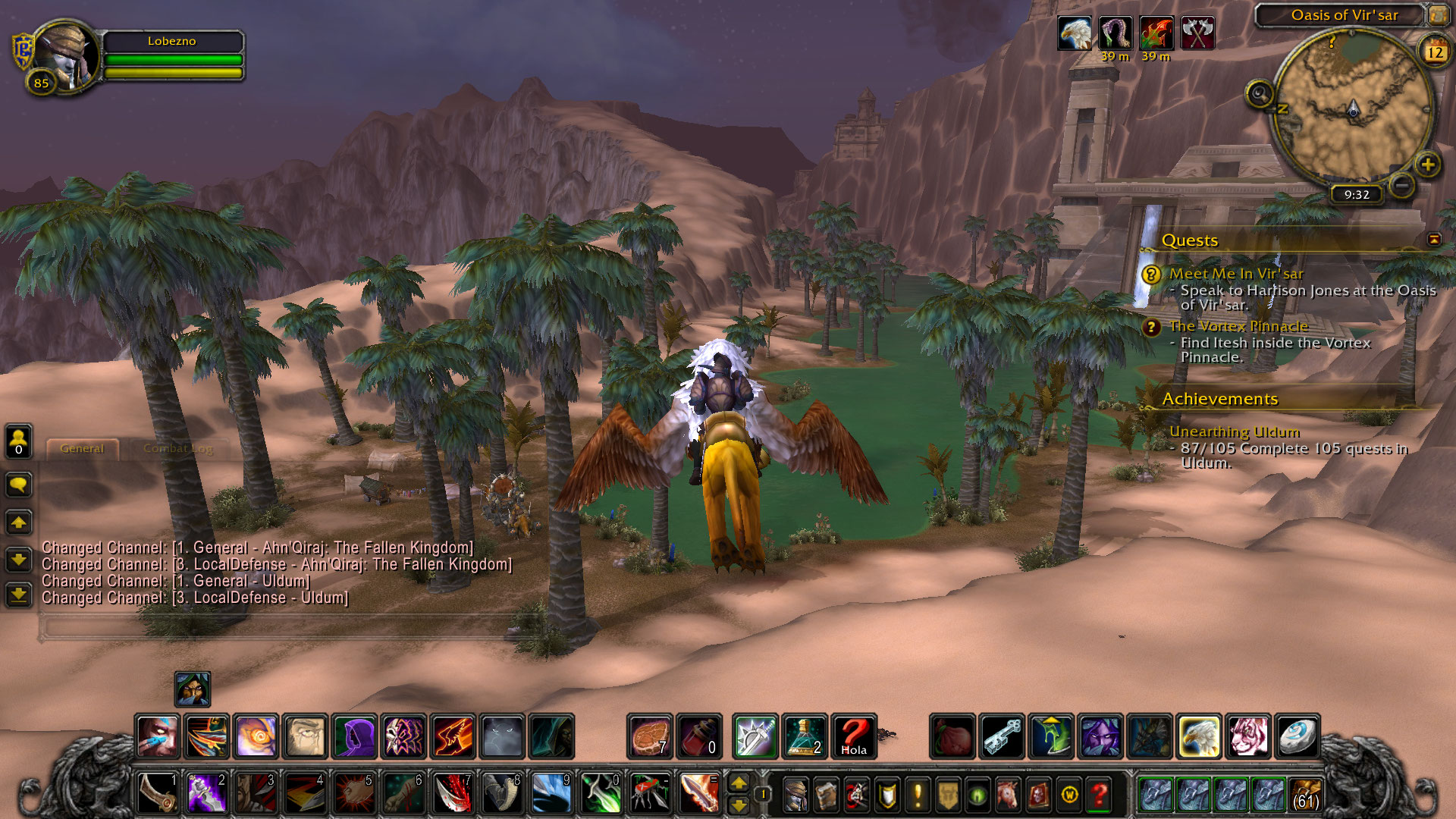The image size is (1456, 819).
Task: Collapse the Quests objective tracker
Action: pyautogui.click(x=1434, y=240)
